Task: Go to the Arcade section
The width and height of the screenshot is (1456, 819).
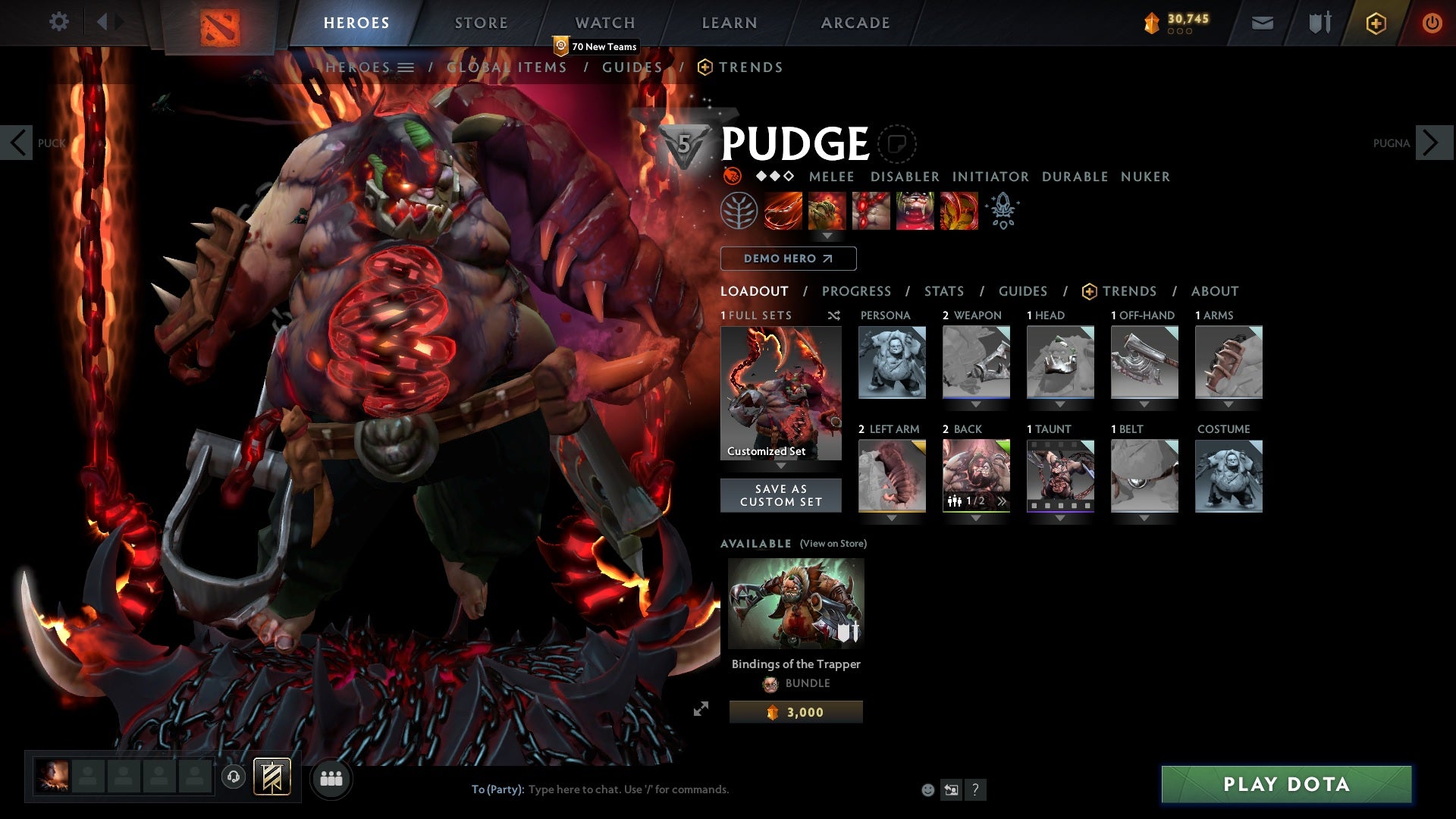Action: (855, 23)
